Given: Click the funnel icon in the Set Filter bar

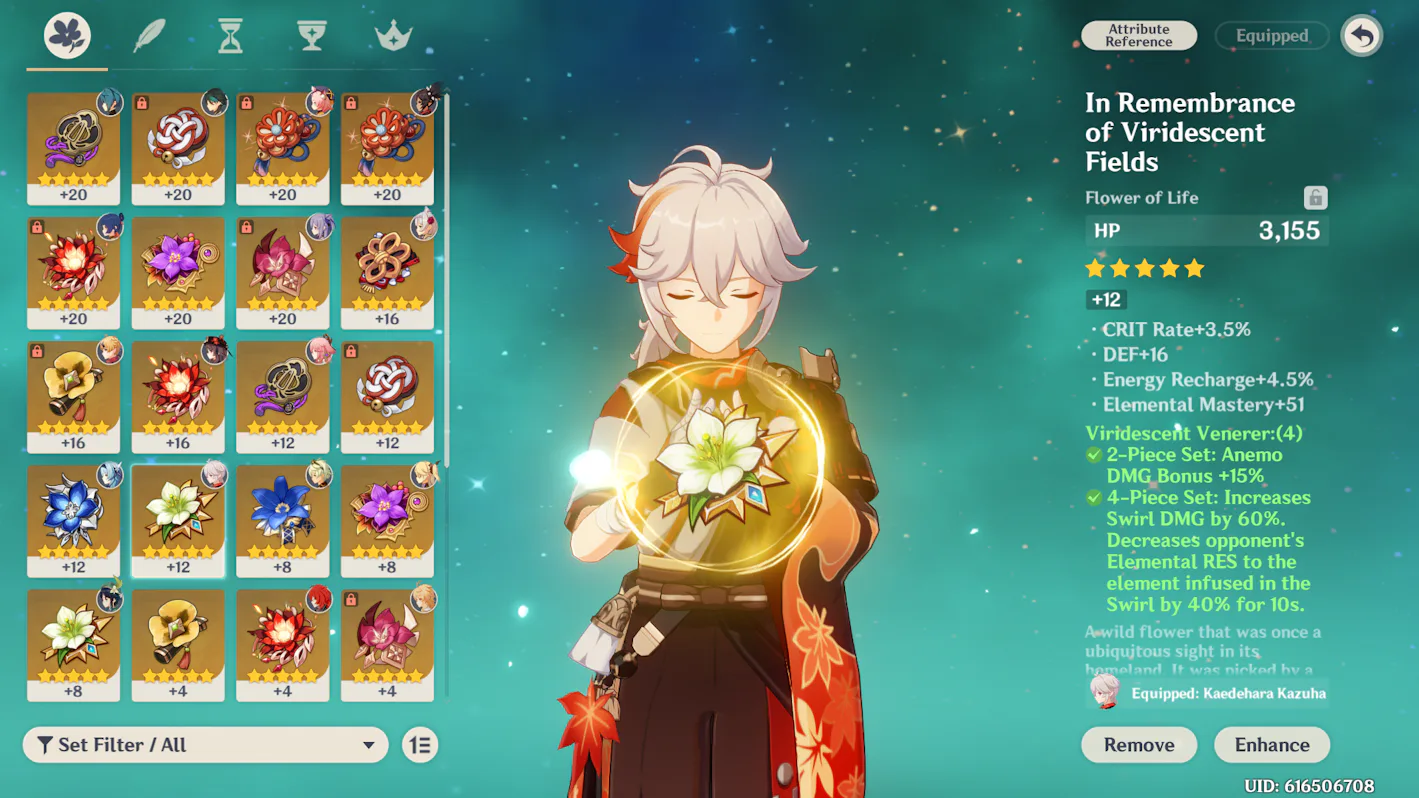Looking at the screenshot, I should click(x=43, y=744).
